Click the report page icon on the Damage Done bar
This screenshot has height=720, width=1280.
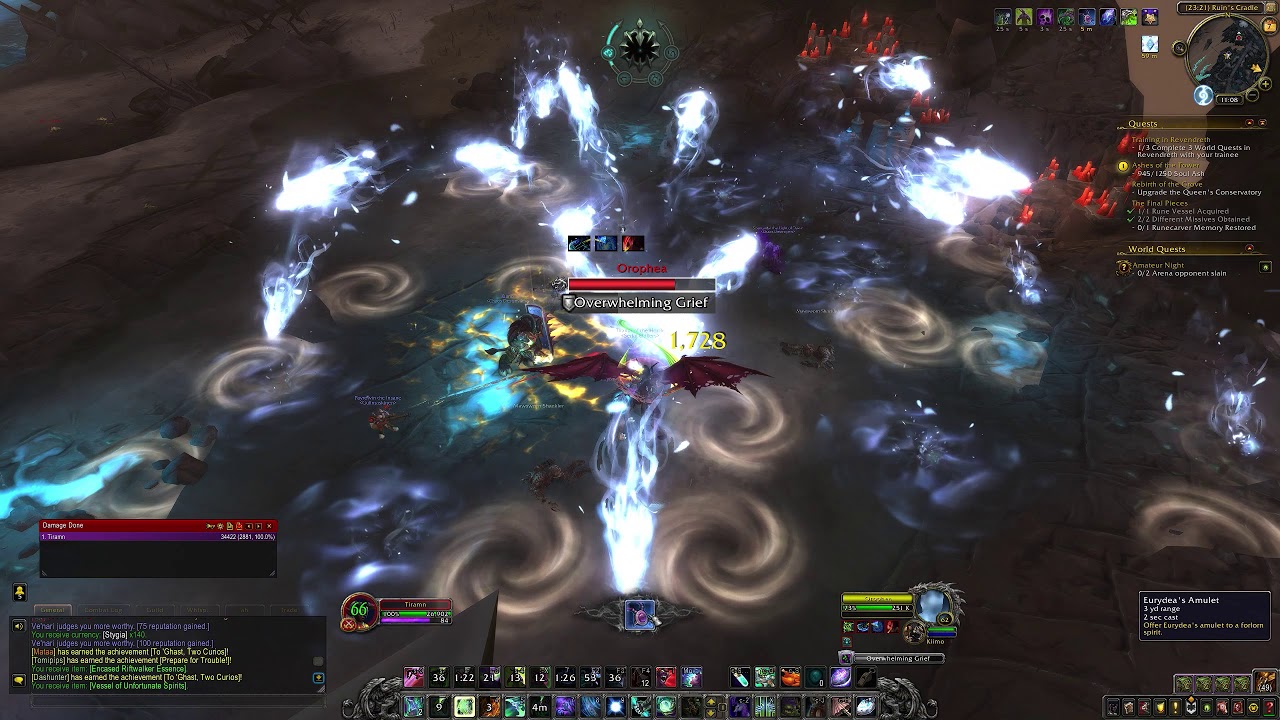(229, 526)
